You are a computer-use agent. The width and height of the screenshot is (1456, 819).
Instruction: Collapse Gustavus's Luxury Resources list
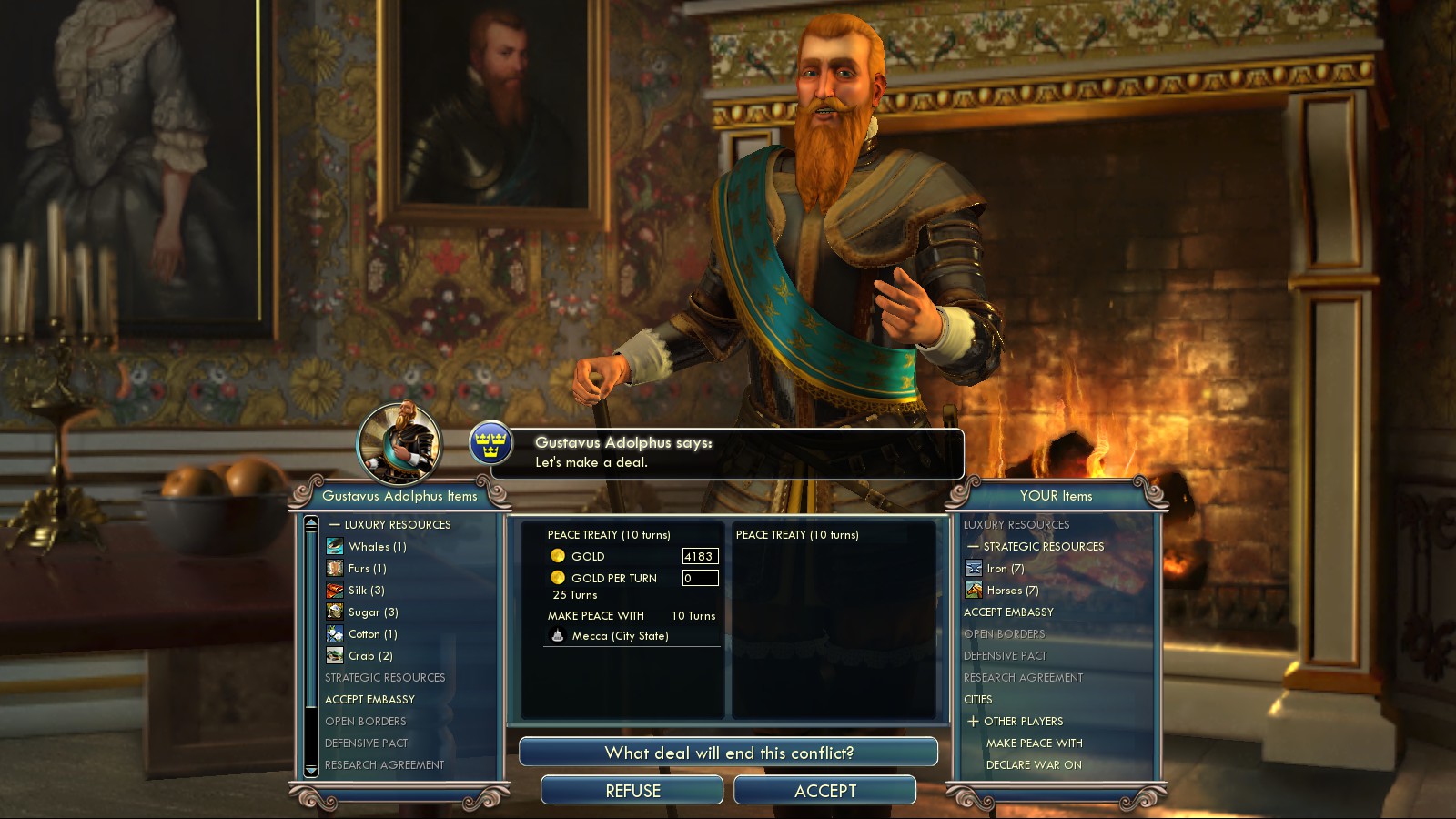(x=335, y=525)
